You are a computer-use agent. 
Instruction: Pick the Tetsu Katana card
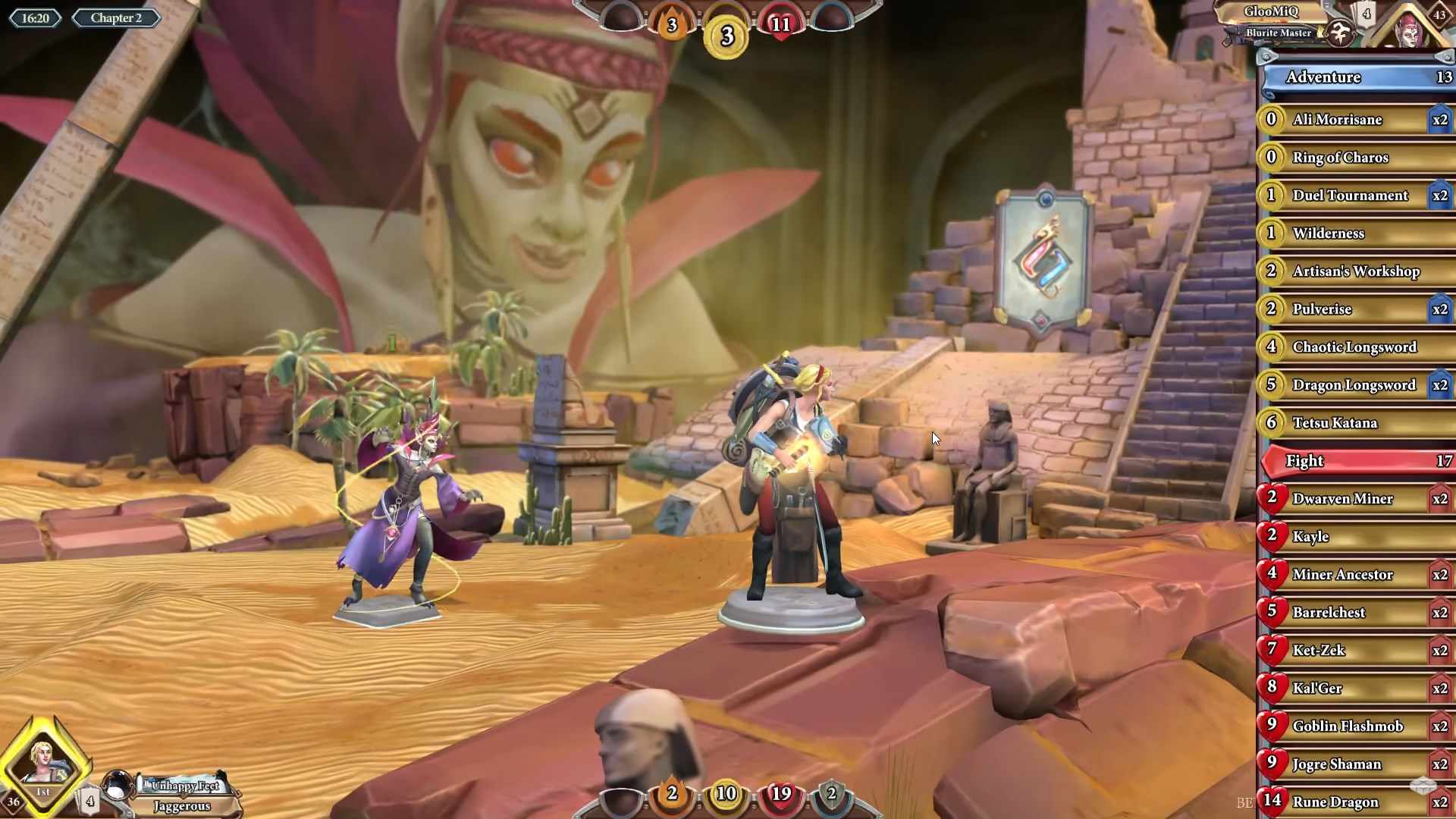pos(1354,423)
